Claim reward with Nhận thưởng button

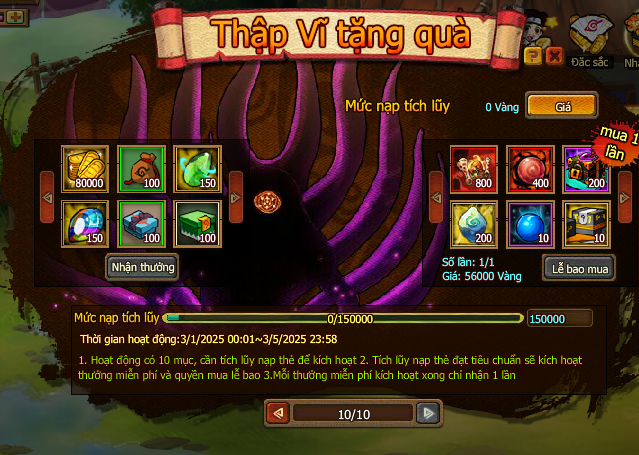pos(142,267)
